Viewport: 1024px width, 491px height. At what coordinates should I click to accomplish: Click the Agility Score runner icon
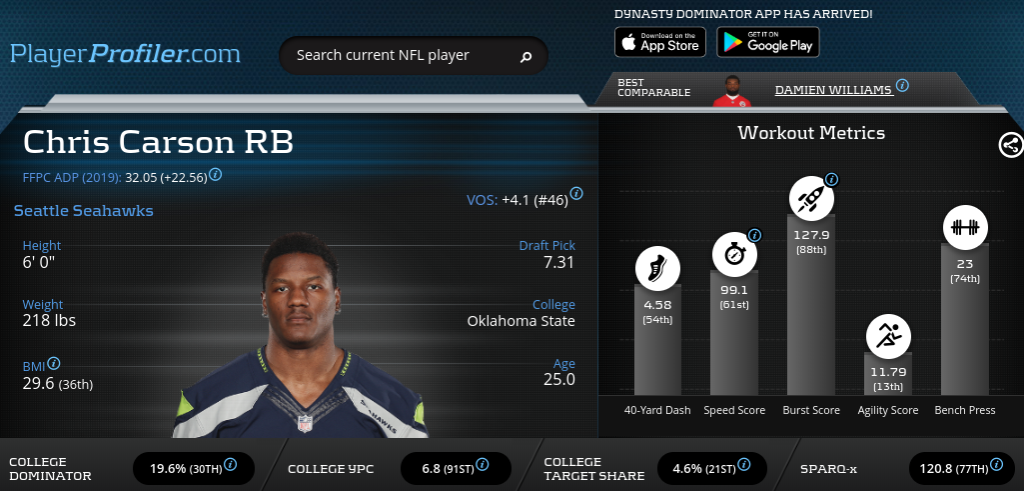(888, 337)
